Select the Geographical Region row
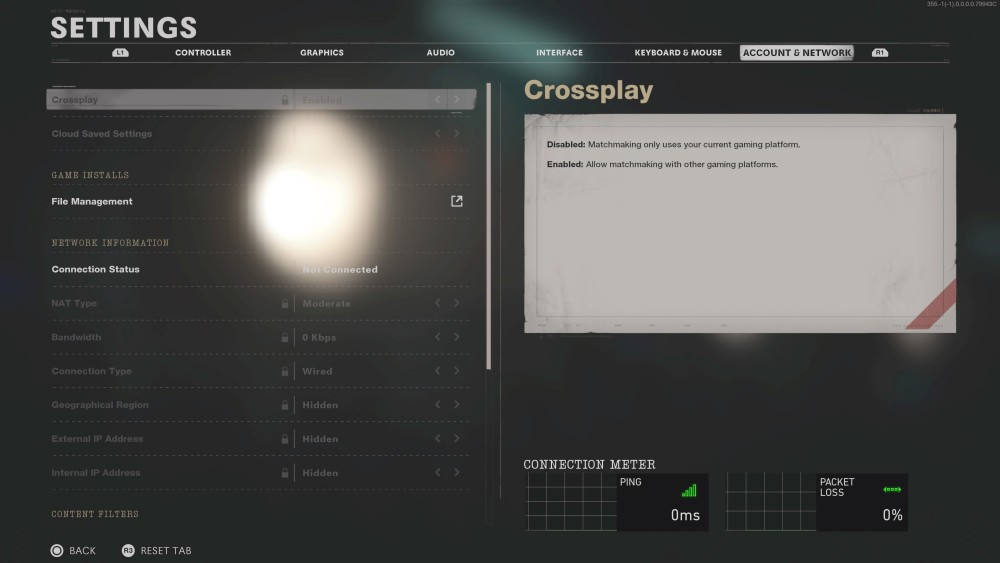 pyautogui.click(x=100, y=406)
